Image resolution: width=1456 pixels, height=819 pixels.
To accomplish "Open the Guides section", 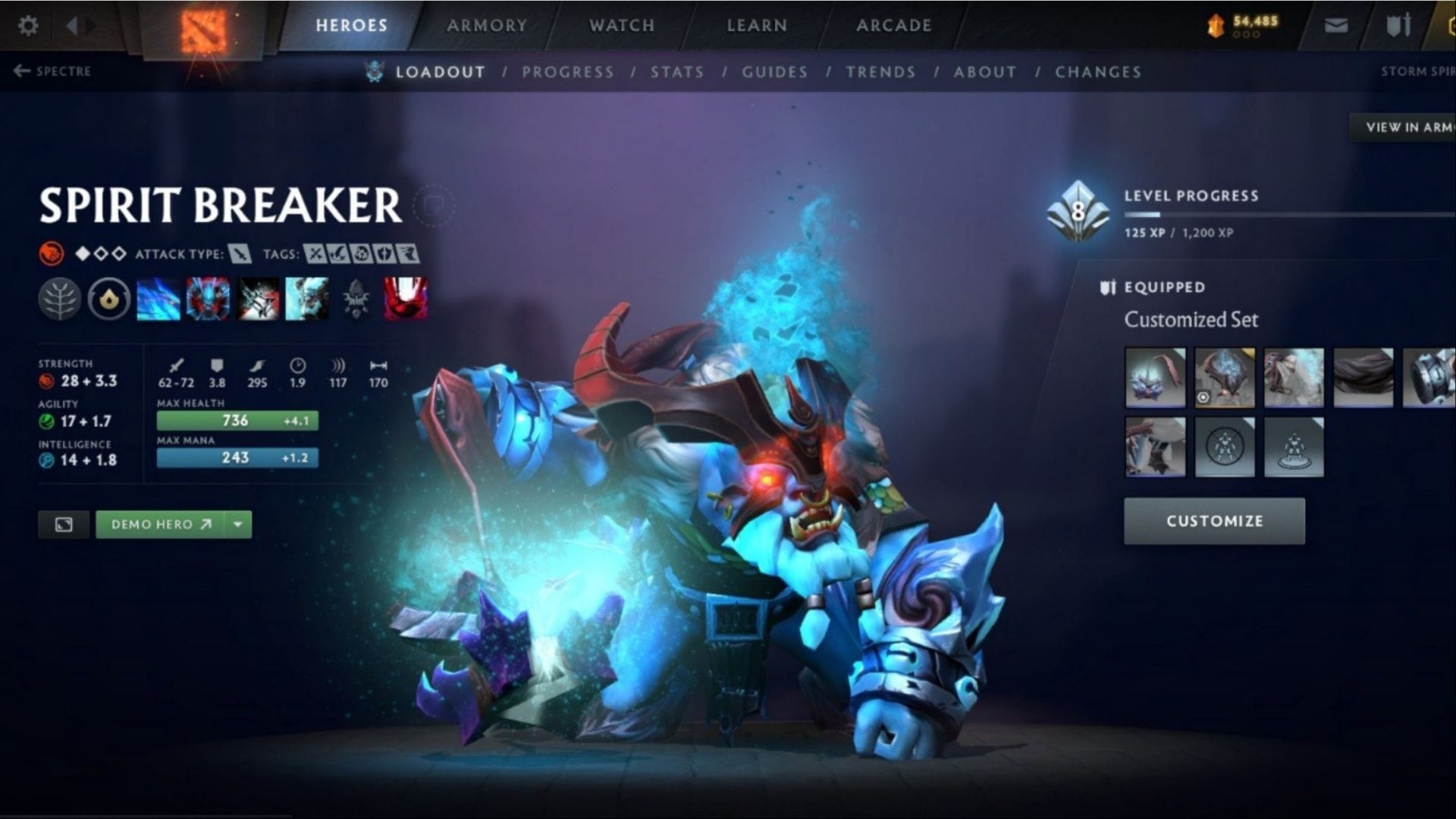I will pos(774,72).
